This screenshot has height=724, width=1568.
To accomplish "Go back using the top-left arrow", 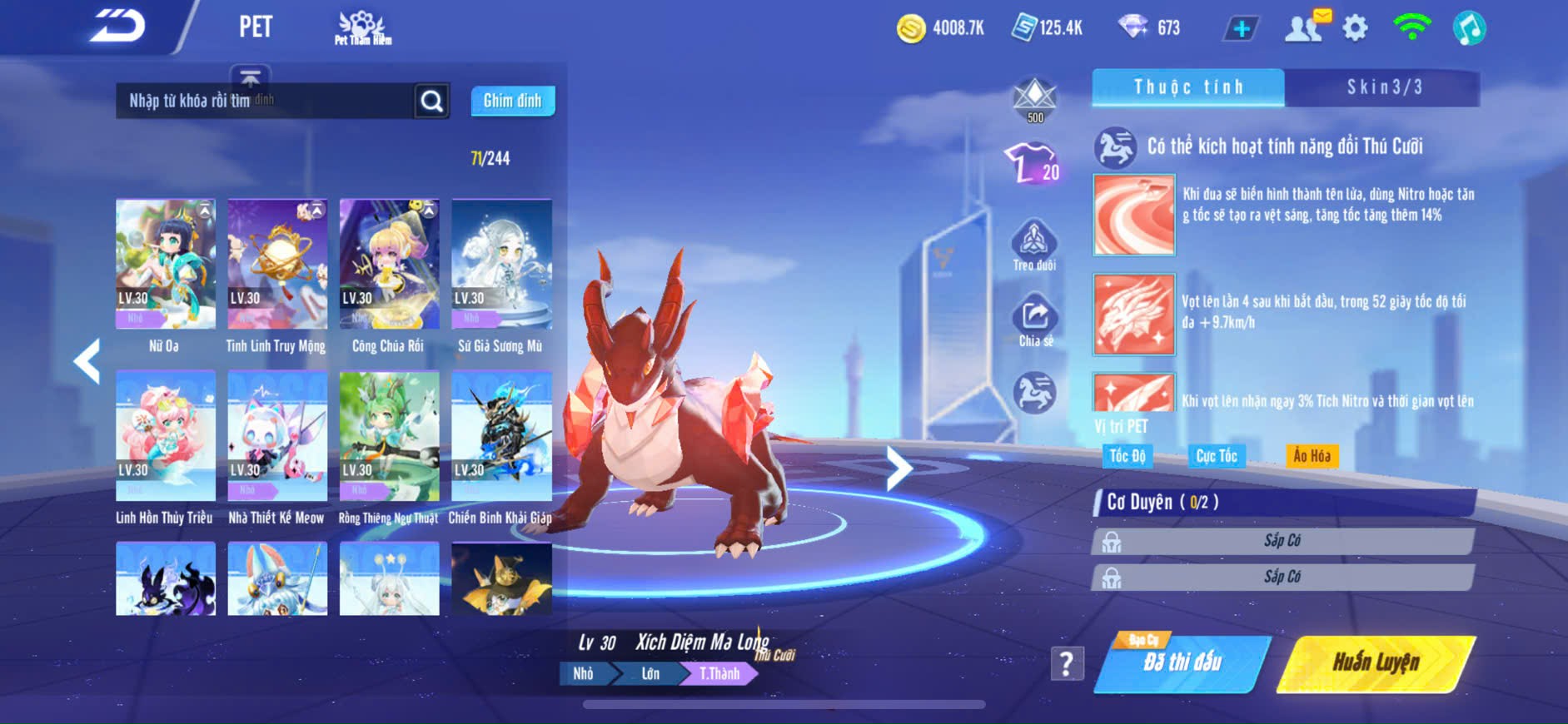I will 117,26.
